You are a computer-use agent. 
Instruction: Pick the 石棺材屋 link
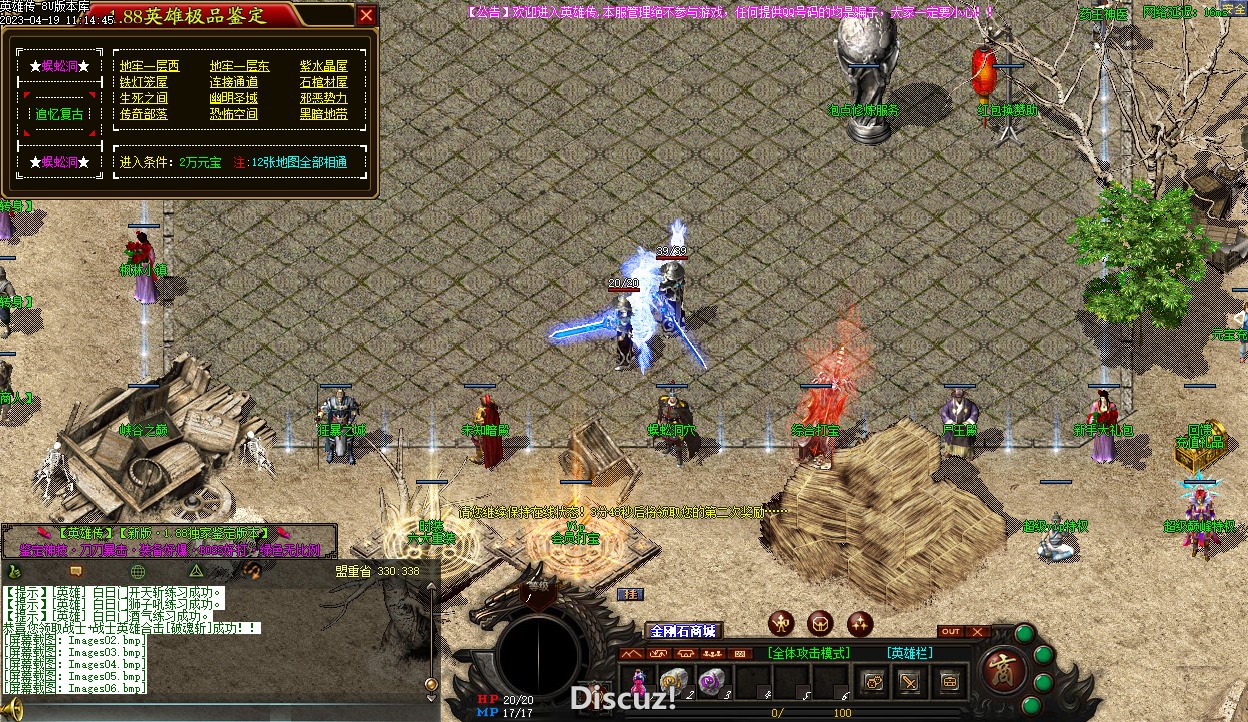[324, 82]
